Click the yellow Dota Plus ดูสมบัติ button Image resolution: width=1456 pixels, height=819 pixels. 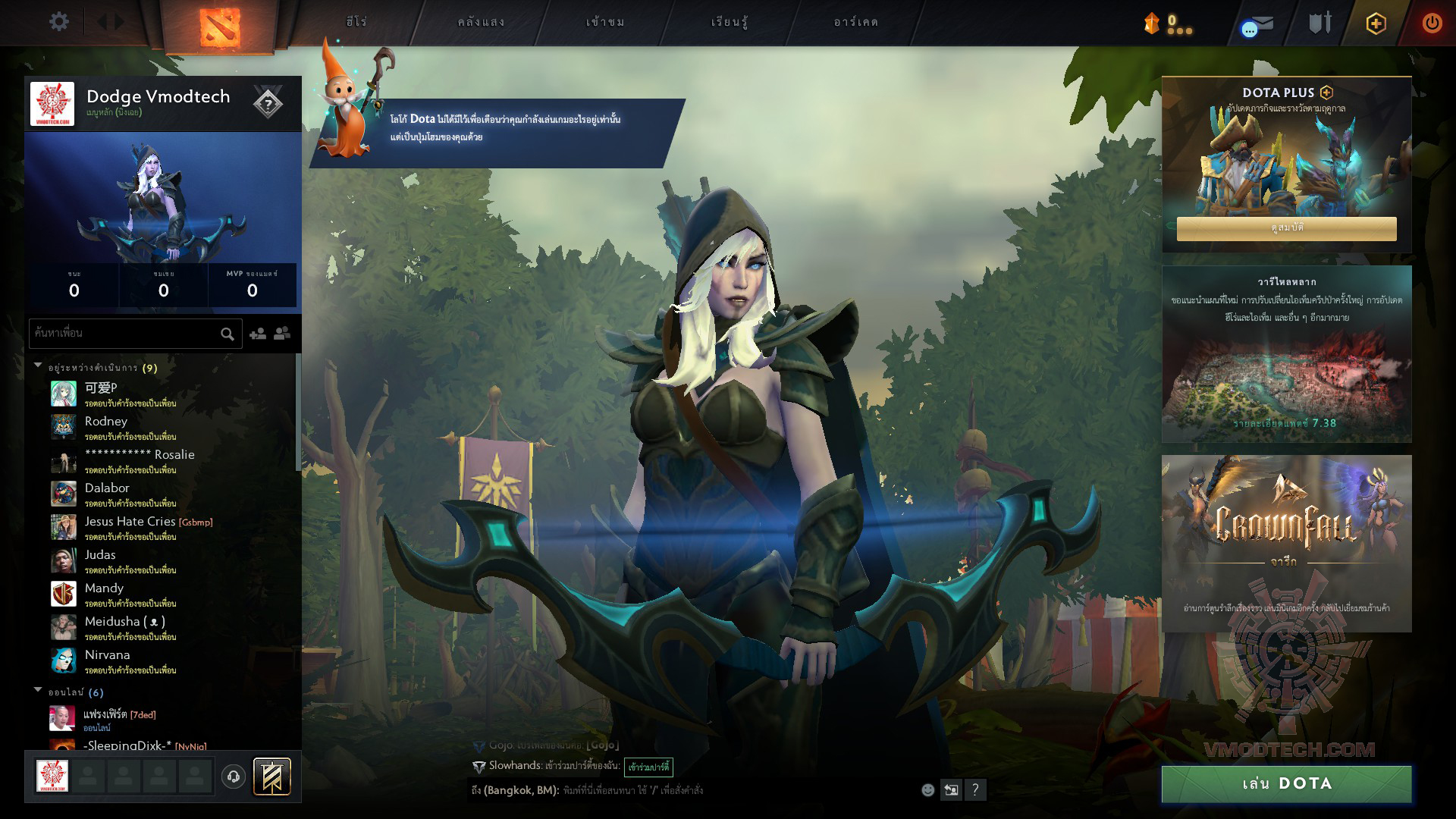tap(1286, 228)
